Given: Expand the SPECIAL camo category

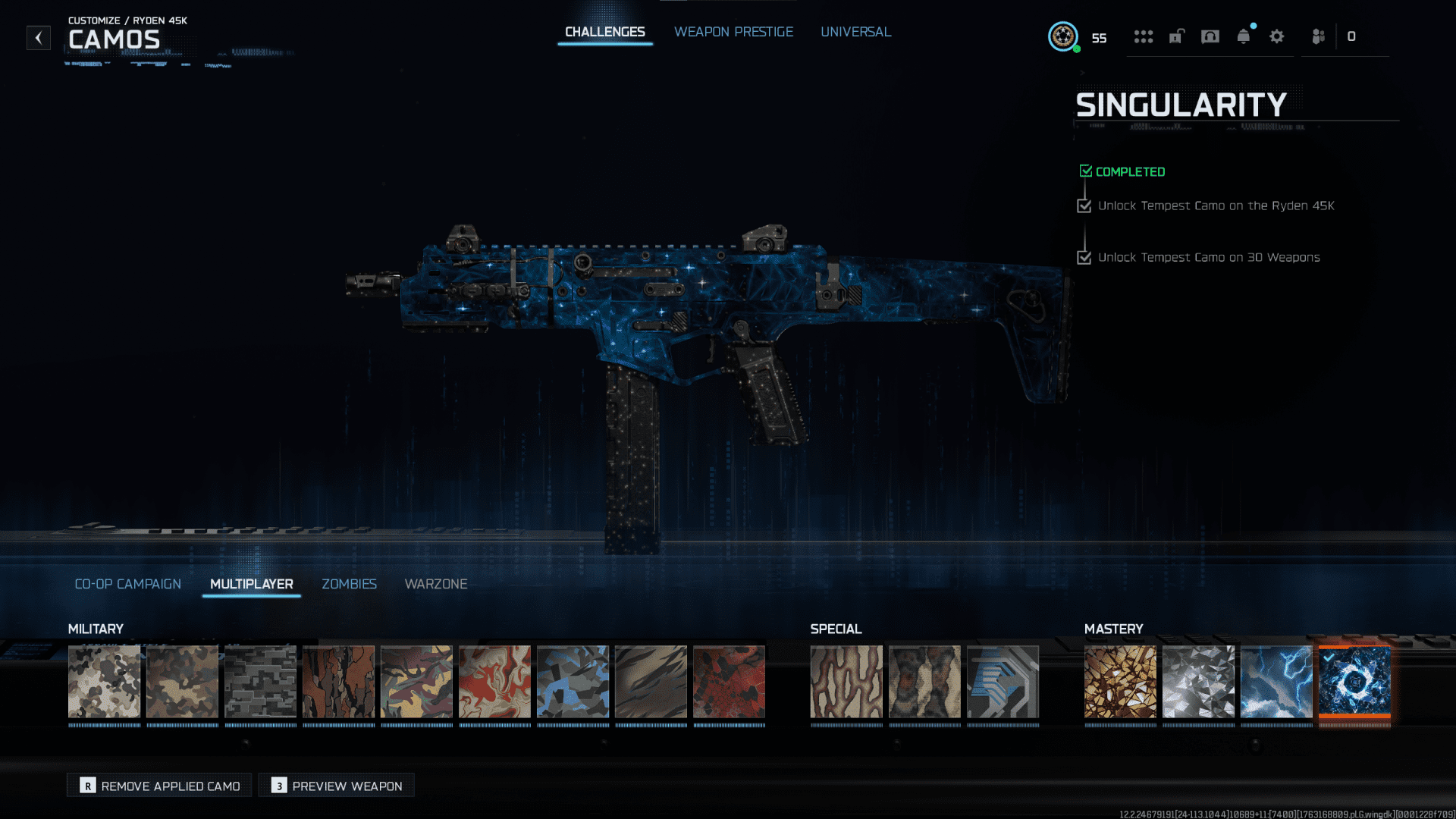Looking at the screenshot, I should pos(836,629).
